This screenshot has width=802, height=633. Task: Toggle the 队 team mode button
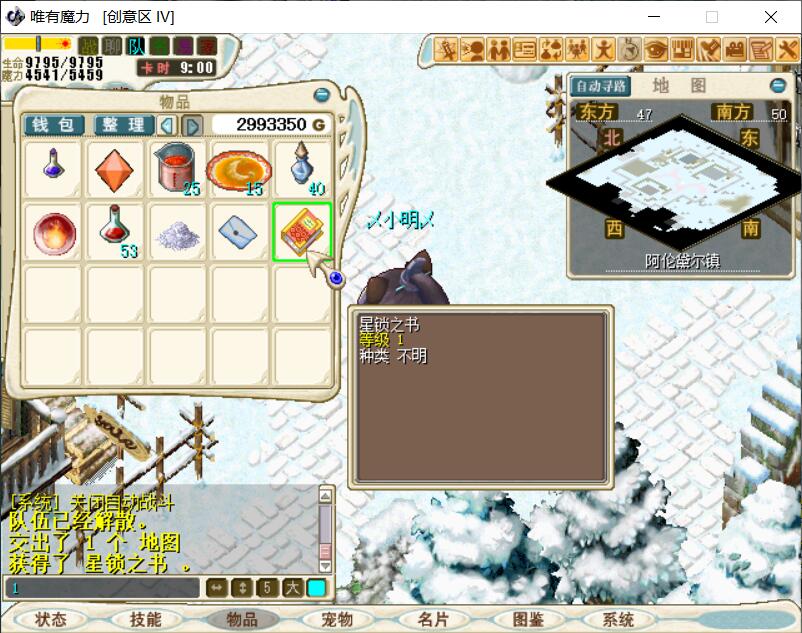137,46
